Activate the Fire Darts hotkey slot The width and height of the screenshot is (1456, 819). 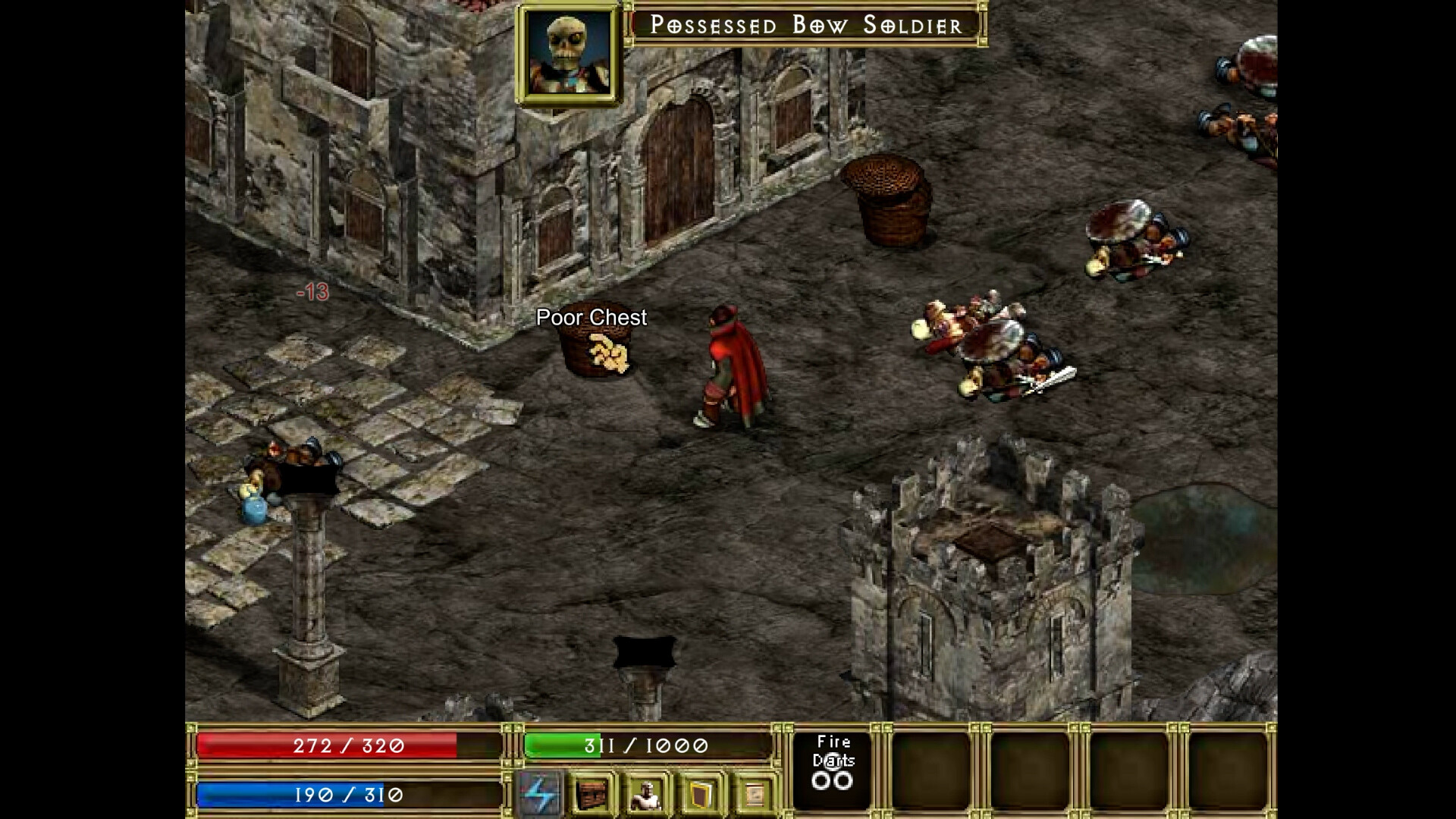833,768
